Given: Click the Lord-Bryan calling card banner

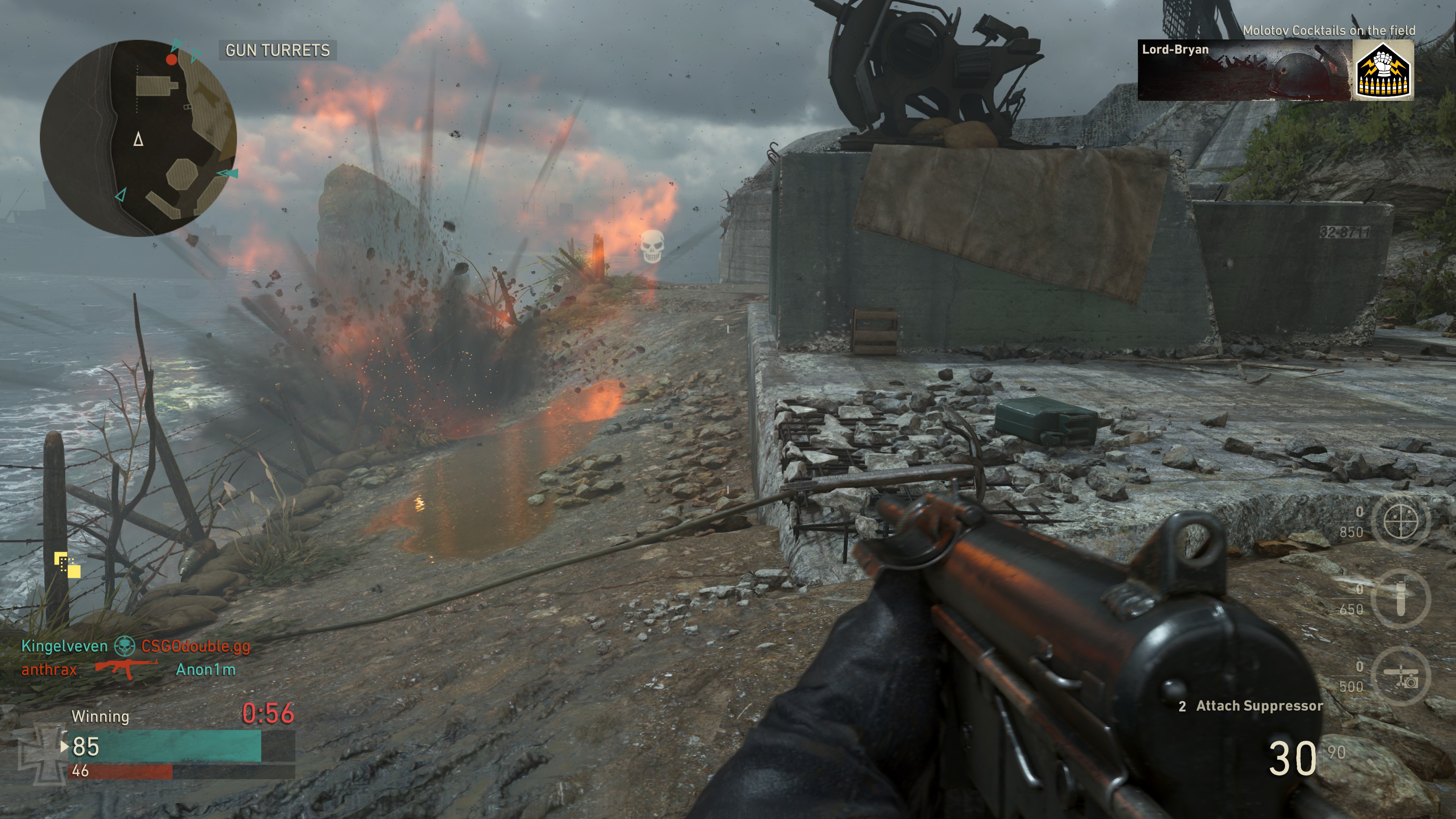Looking at the screenshot, I should pyautogui.click(x=1244, y=71).
